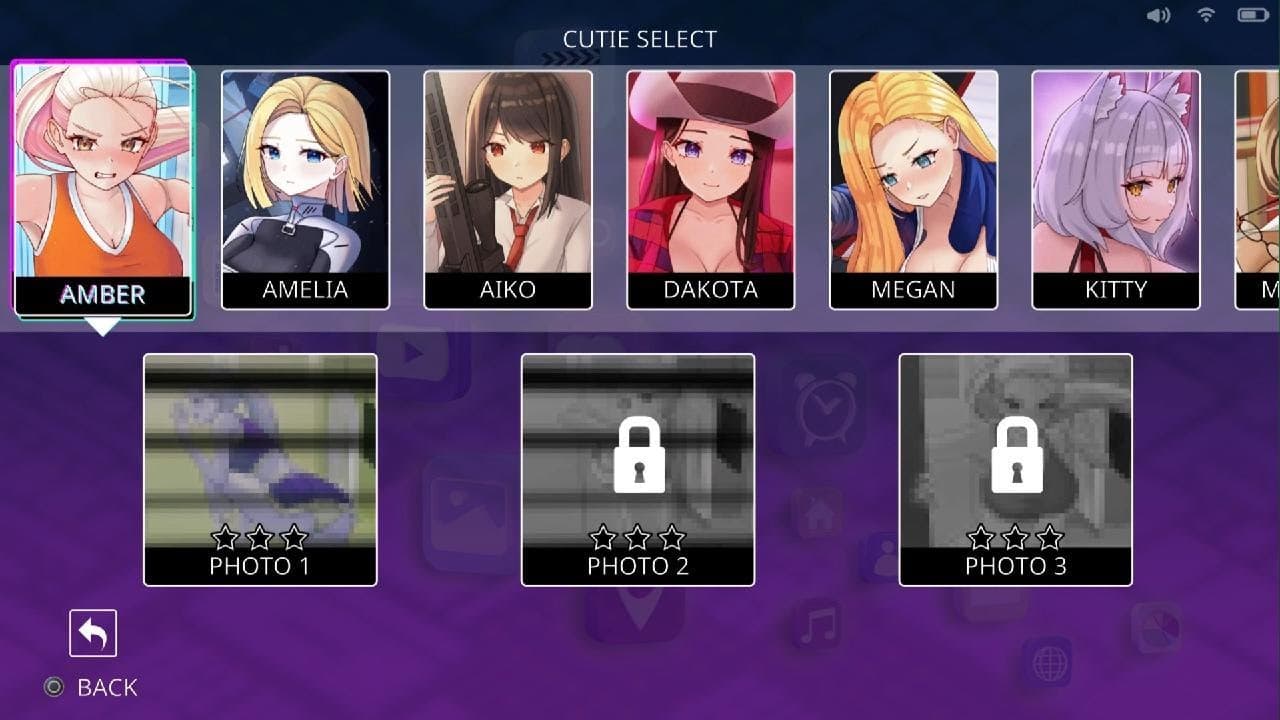Select MEGAN's portrait
Screen dimensions: 1280x720
coord(914,187)
